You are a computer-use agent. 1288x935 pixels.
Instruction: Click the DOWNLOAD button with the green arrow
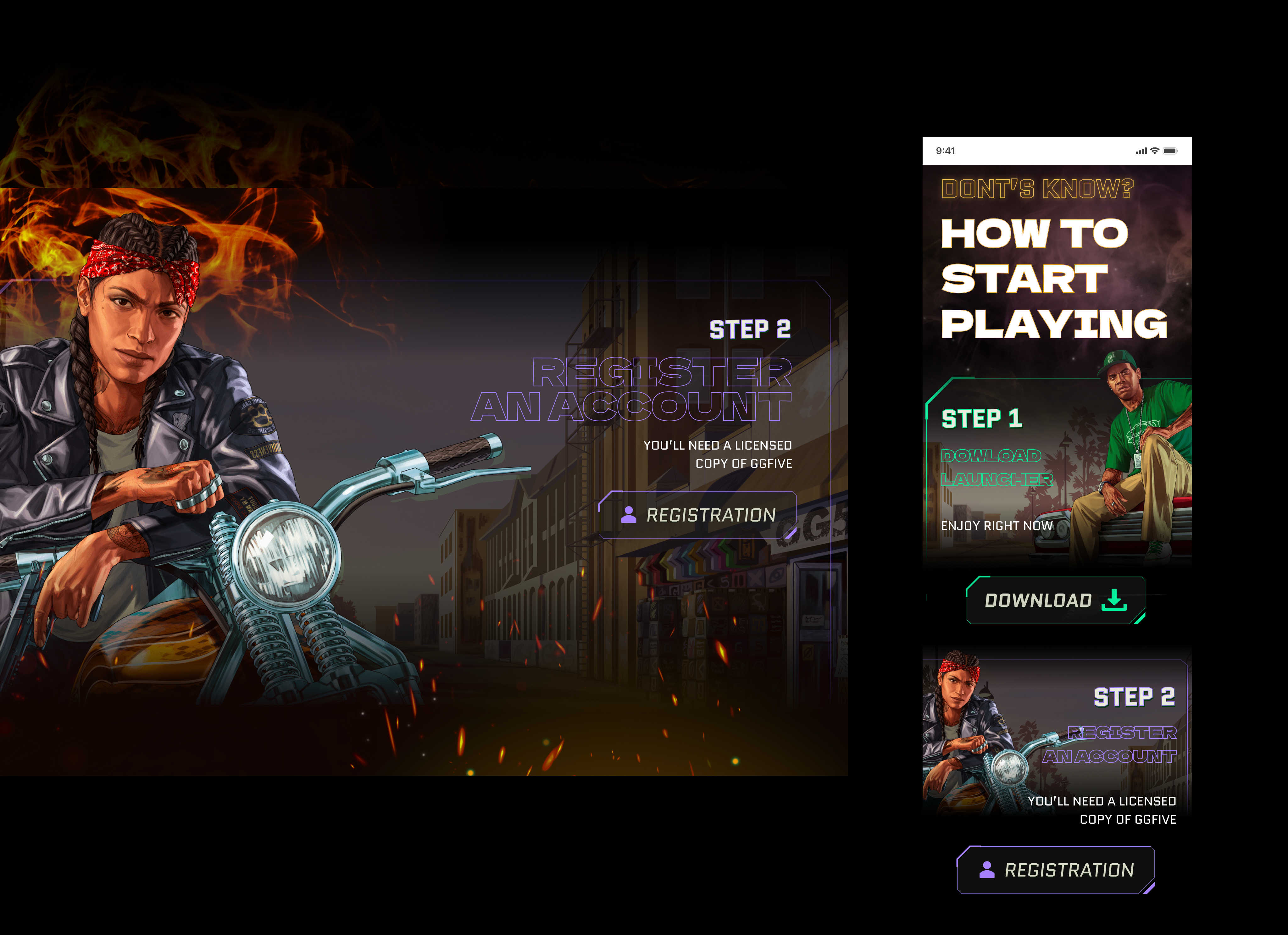pyautogui.click(x=1055, y=600)
